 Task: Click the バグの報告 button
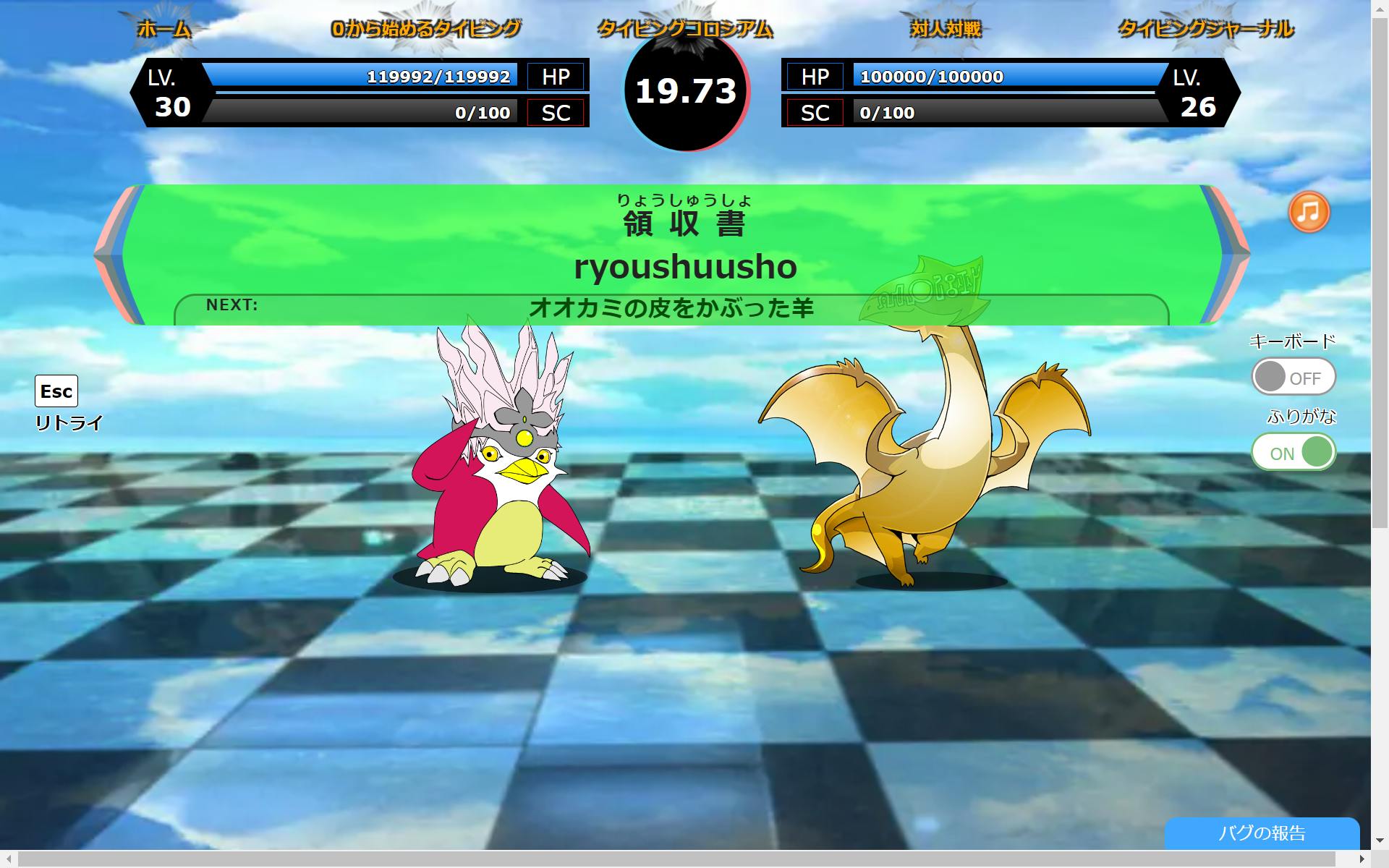pos(1262,833)
